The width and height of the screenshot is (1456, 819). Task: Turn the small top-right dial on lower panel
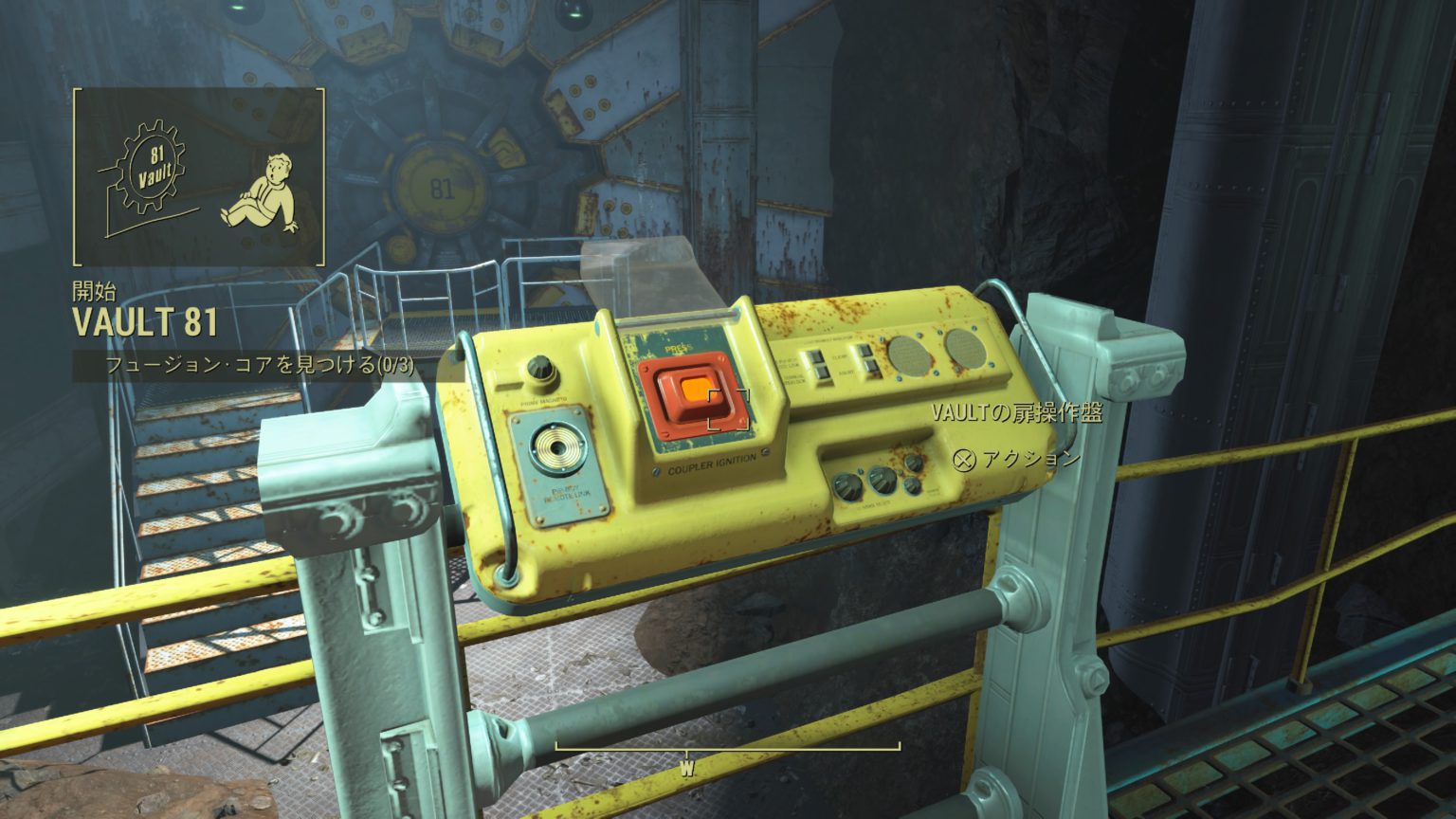(x=913, y=464)
